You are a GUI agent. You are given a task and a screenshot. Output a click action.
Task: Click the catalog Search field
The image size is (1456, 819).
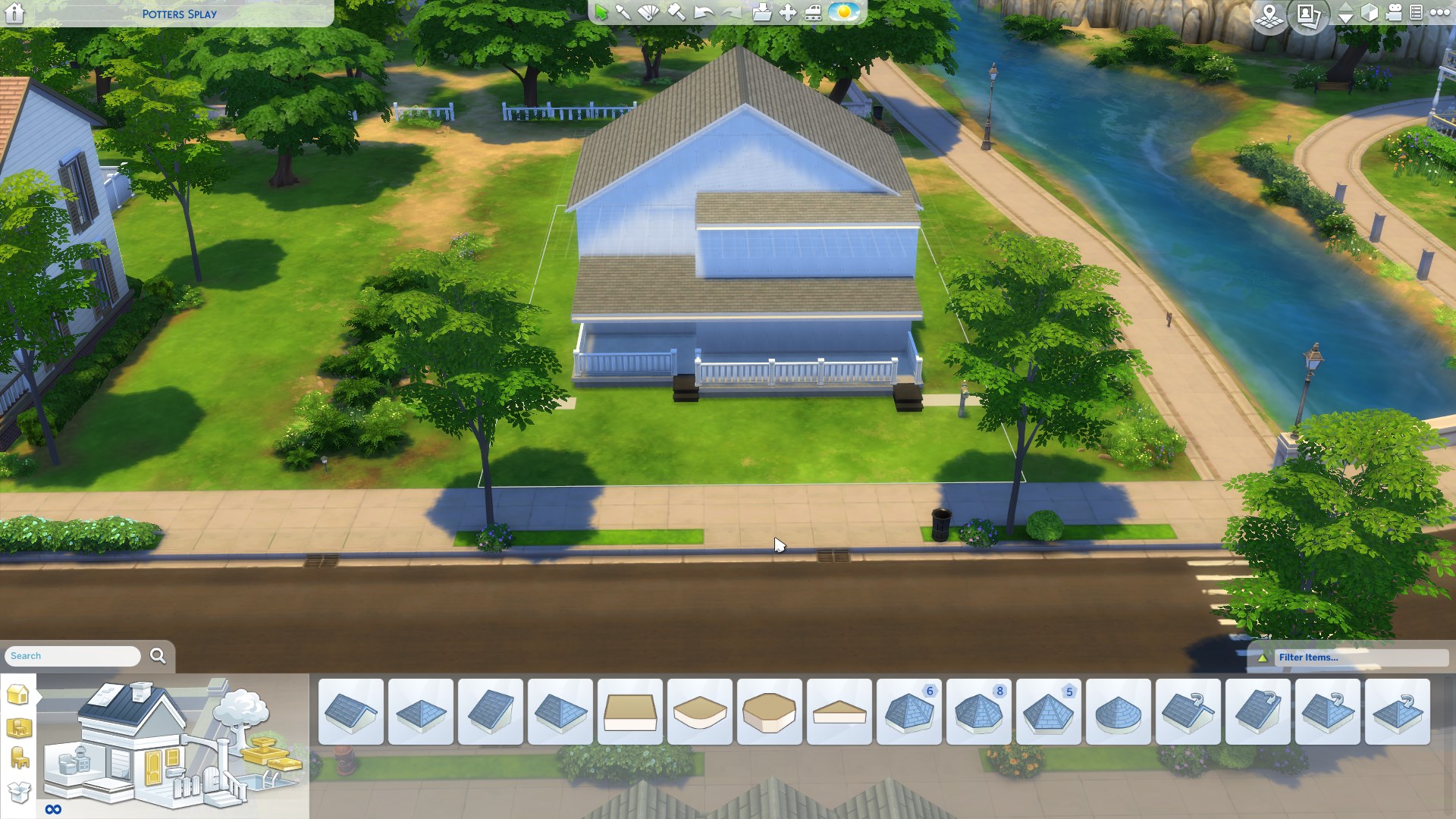pos(73,656)
